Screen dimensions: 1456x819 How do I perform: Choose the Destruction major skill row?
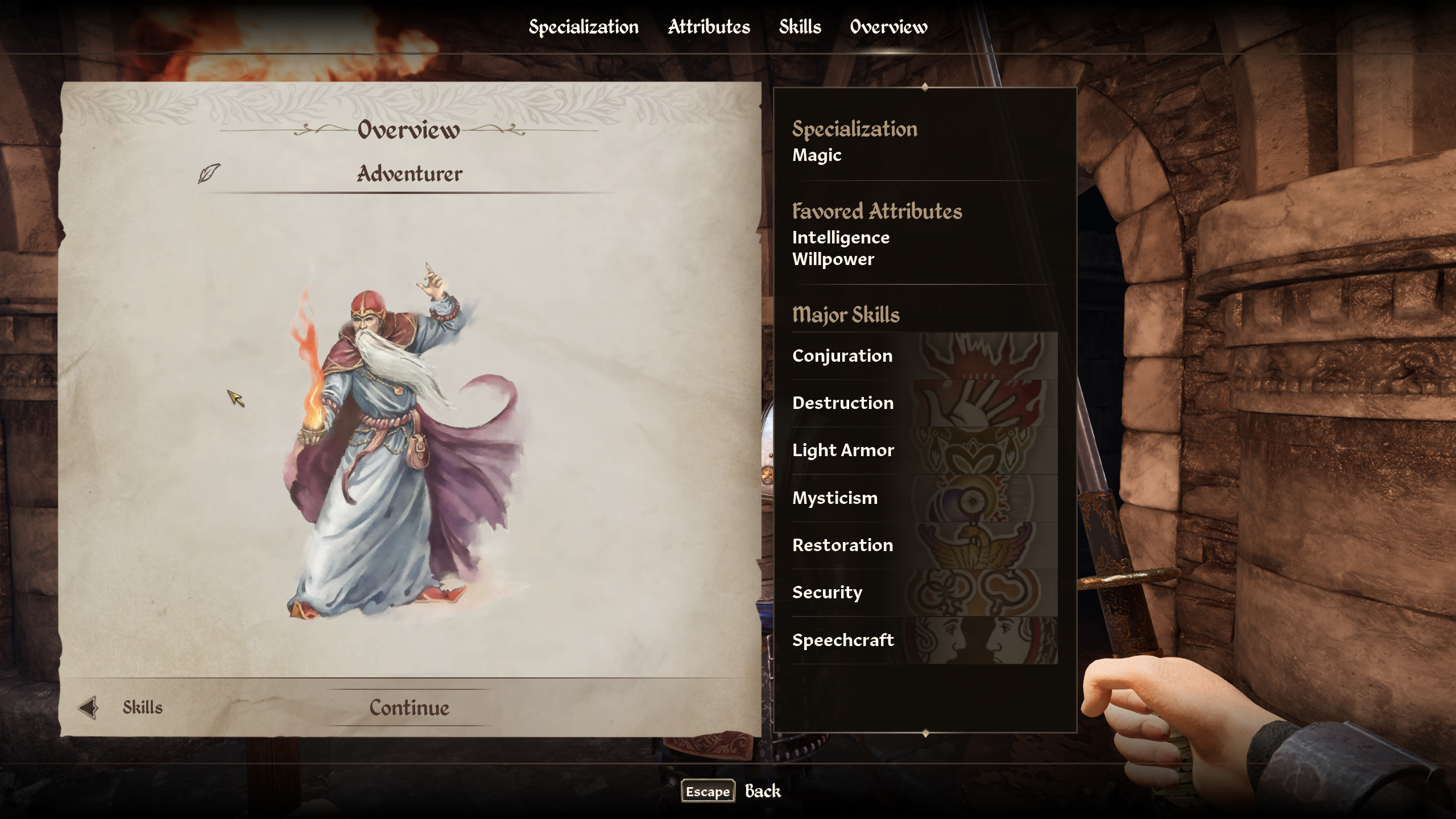[x=924, y=403]
